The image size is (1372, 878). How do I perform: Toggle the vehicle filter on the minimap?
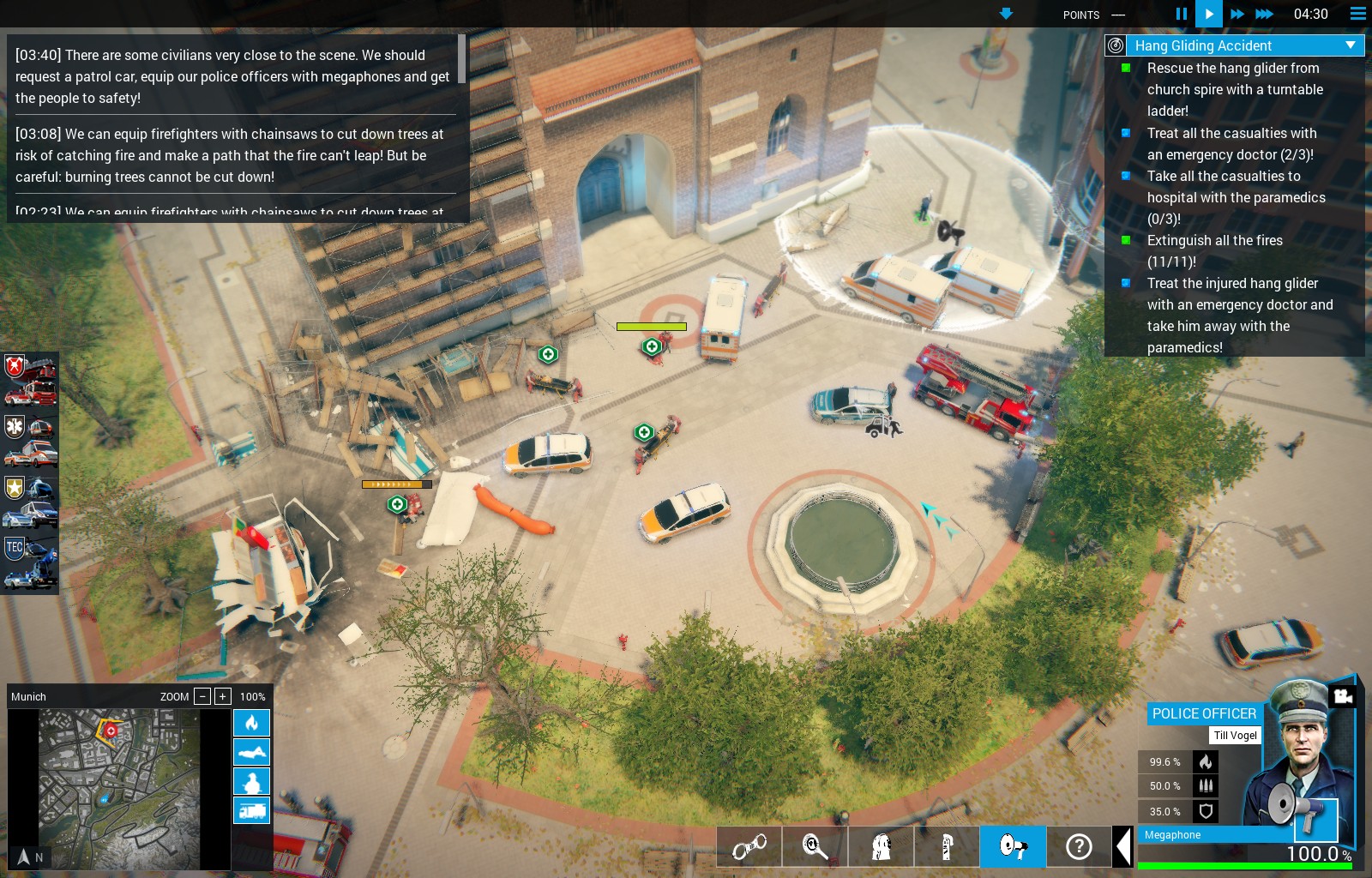(x=251, y=810)
